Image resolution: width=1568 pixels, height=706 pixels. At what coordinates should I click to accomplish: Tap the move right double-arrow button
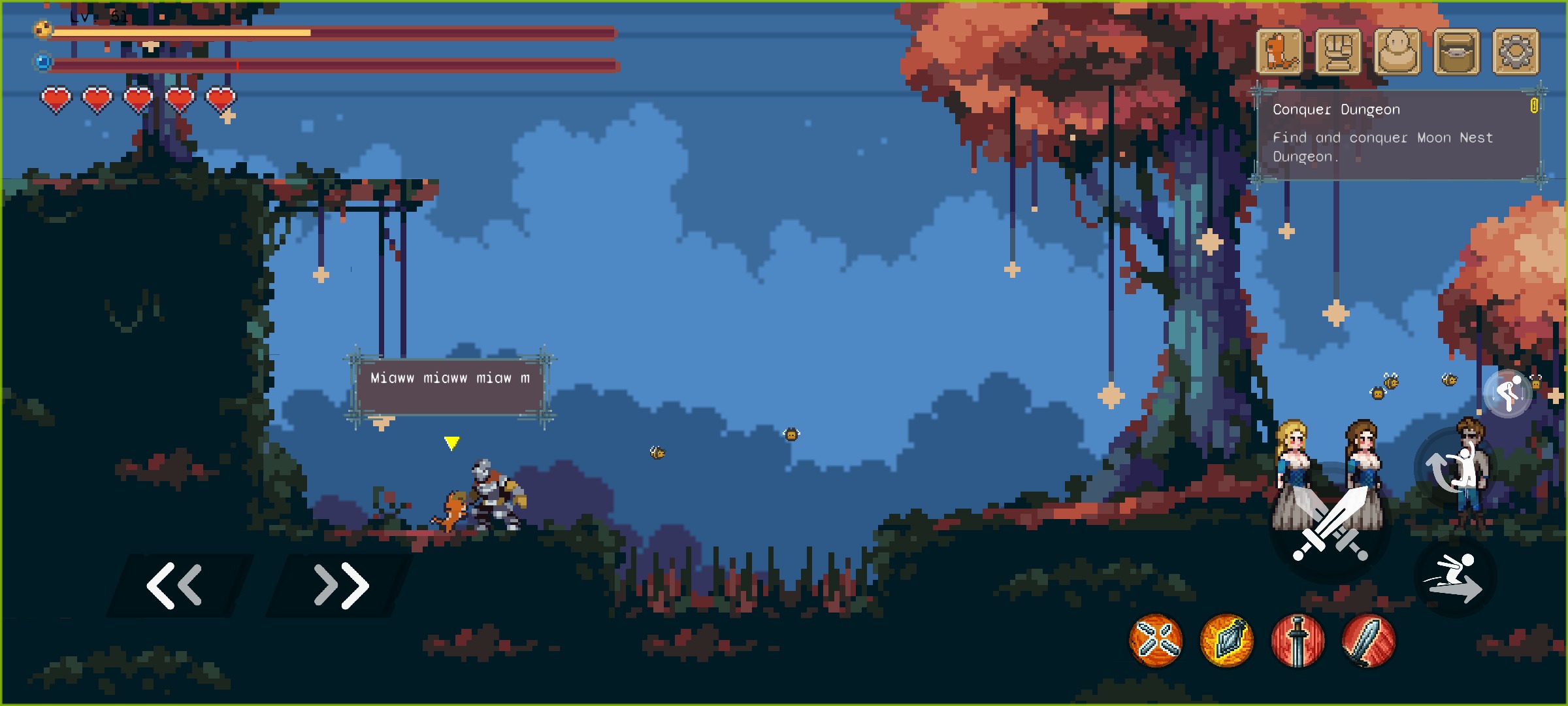[341, 585]
